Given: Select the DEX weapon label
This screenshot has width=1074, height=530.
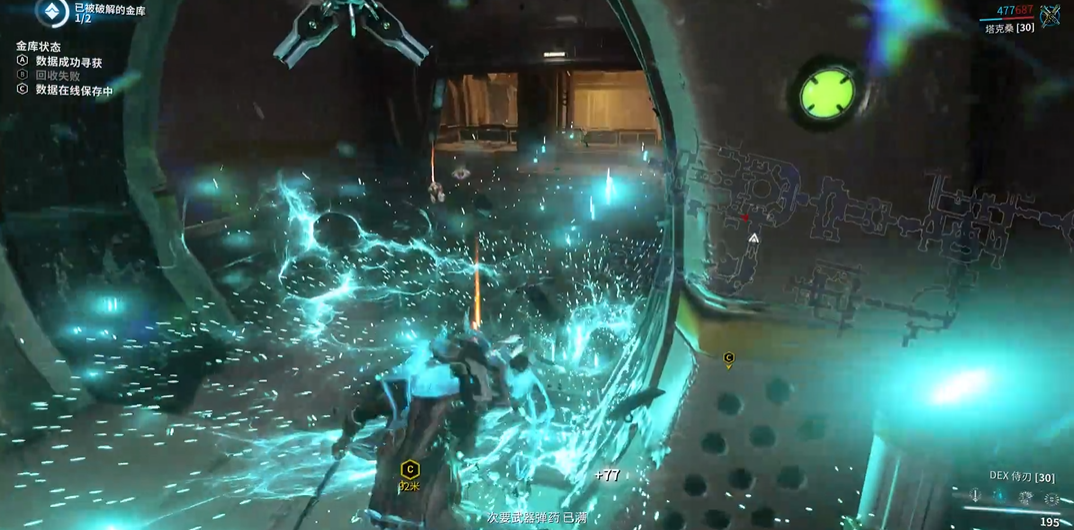Looking at the screenshot, I should [x=1022, y=477].
